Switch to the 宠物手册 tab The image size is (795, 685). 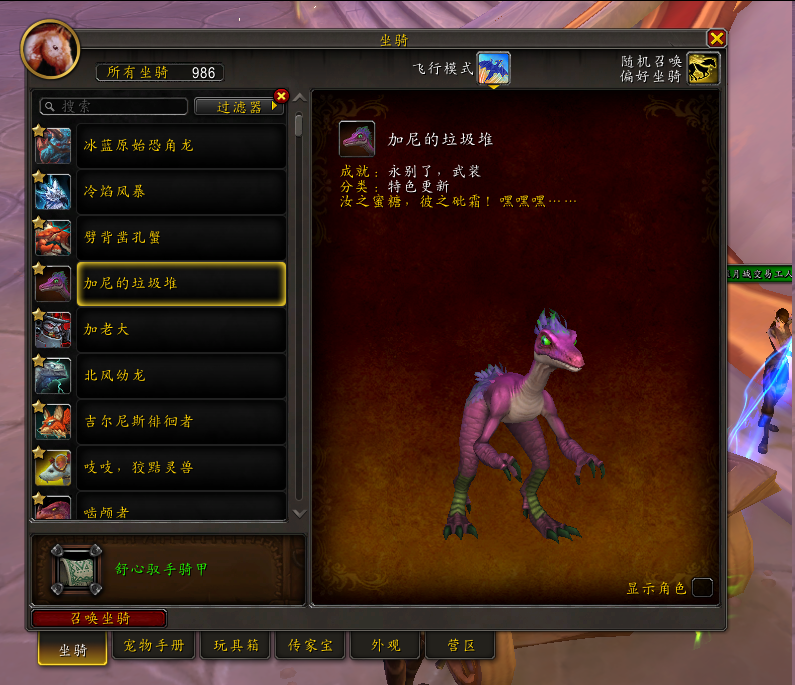tap(154, 646)
